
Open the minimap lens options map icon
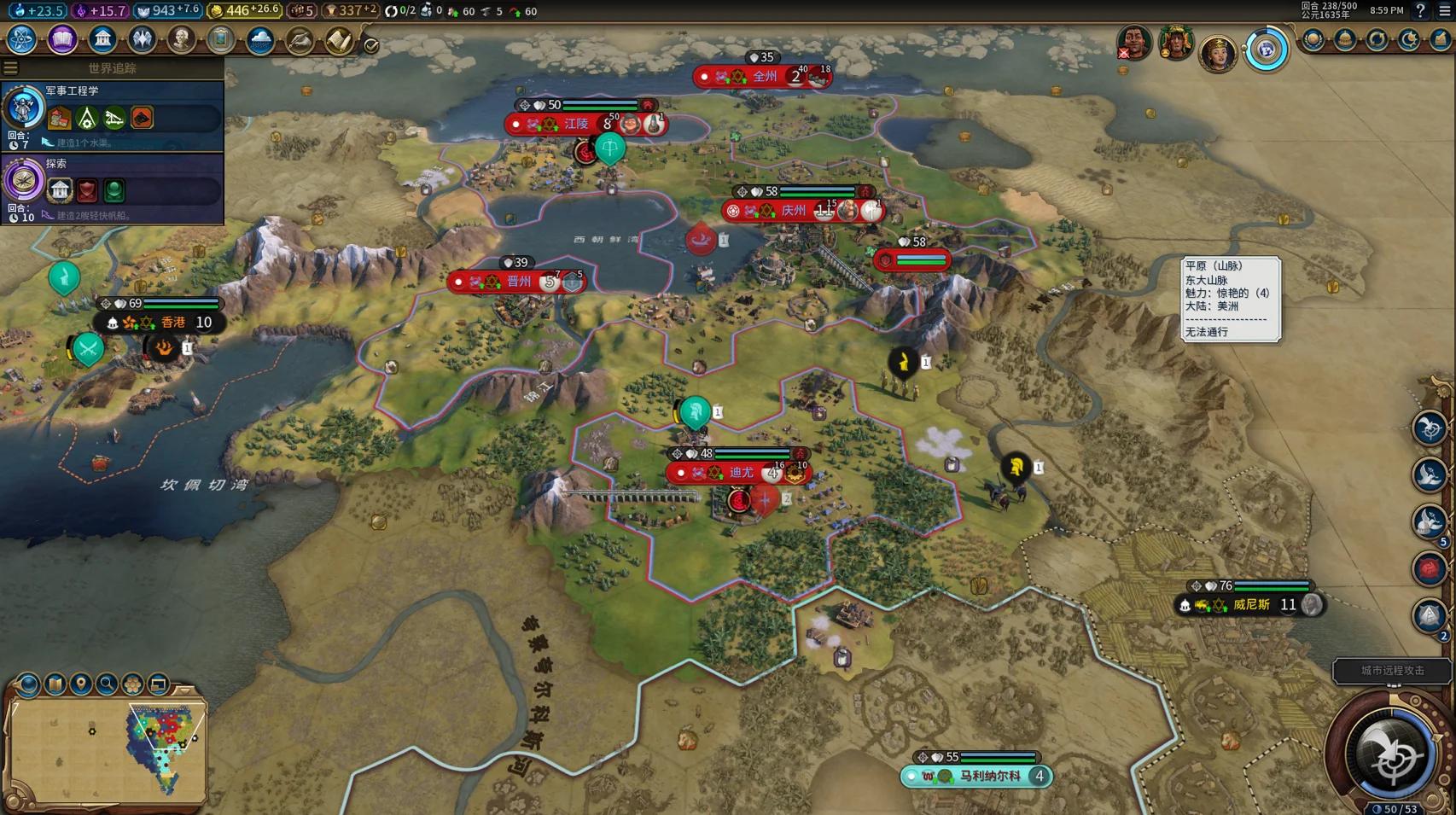coord(55,684)
